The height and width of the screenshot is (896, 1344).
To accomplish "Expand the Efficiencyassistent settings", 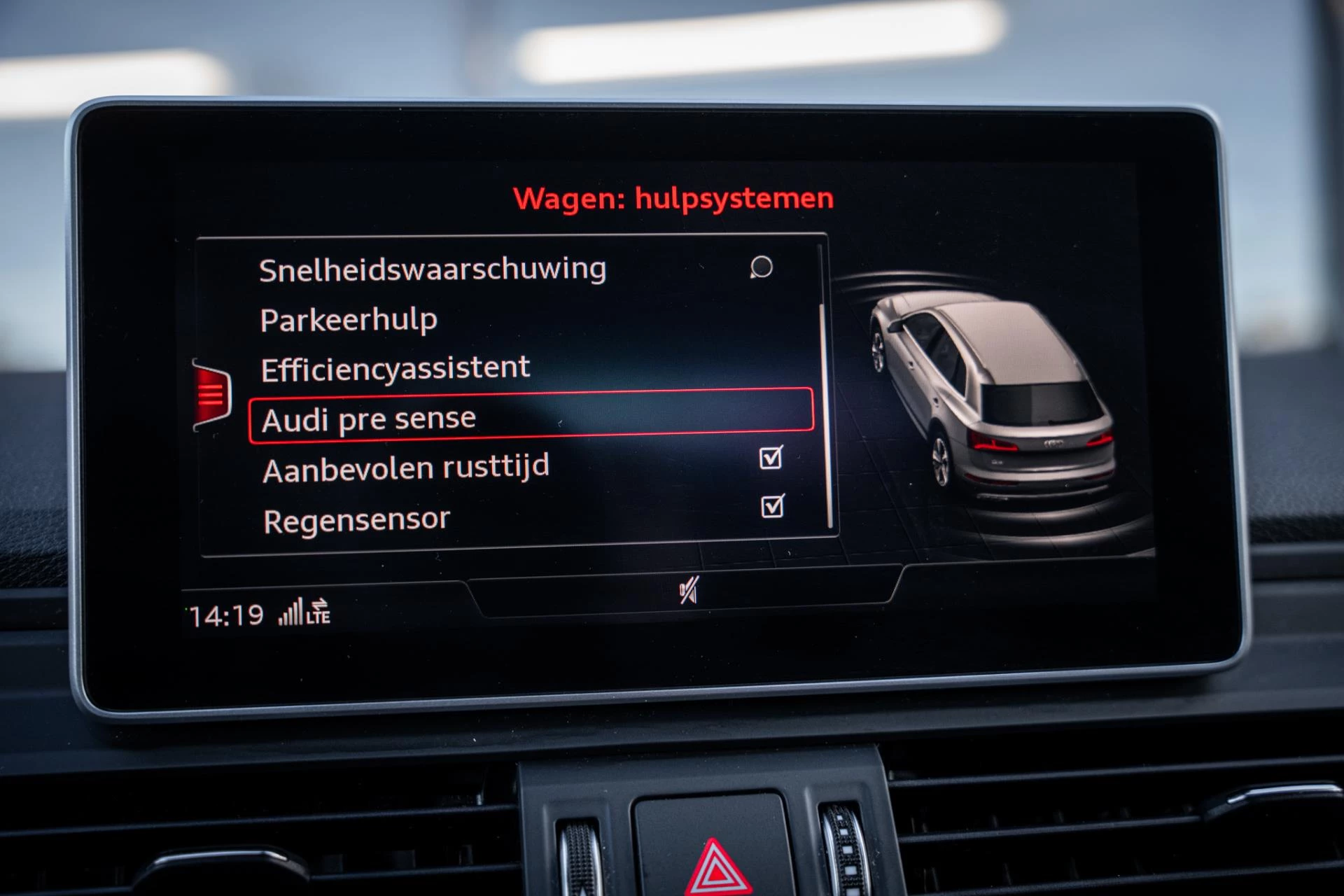I will click(394, 367).
